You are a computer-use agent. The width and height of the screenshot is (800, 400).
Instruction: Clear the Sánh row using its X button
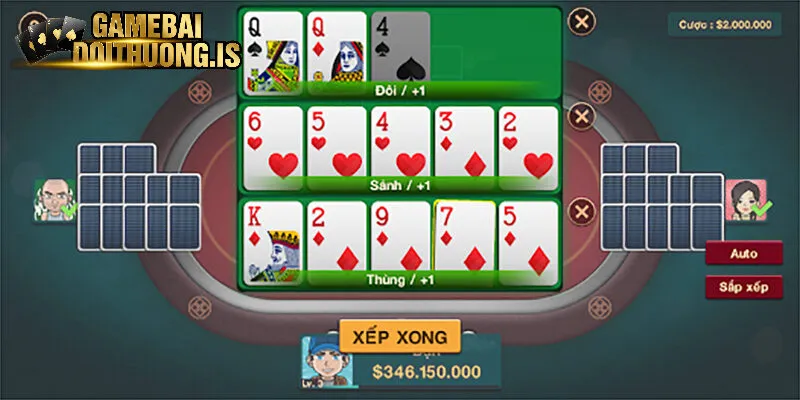581,116
